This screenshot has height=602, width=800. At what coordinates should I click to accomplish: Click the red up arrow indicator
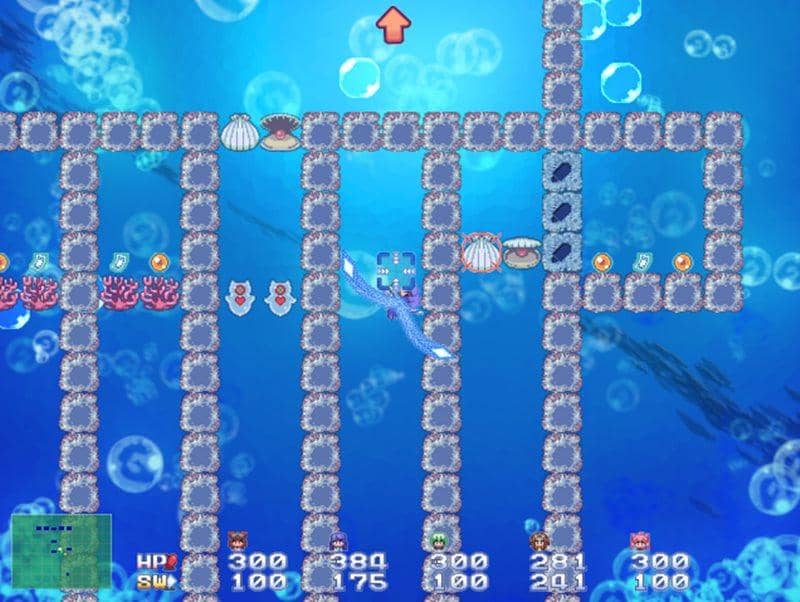click(394, 23)
